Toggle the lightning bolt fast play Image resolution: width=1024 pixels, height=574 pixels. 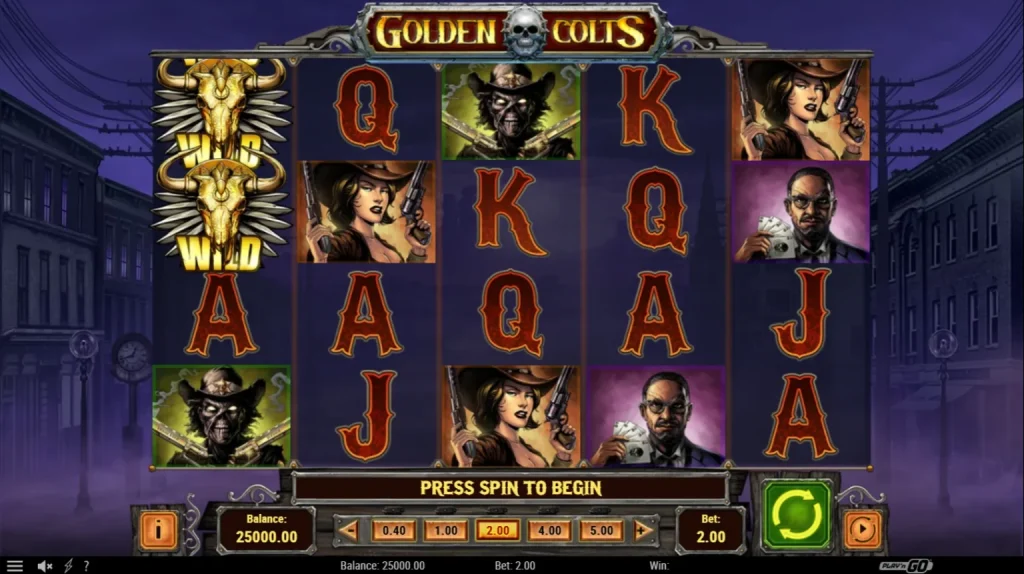click(68, 566)
